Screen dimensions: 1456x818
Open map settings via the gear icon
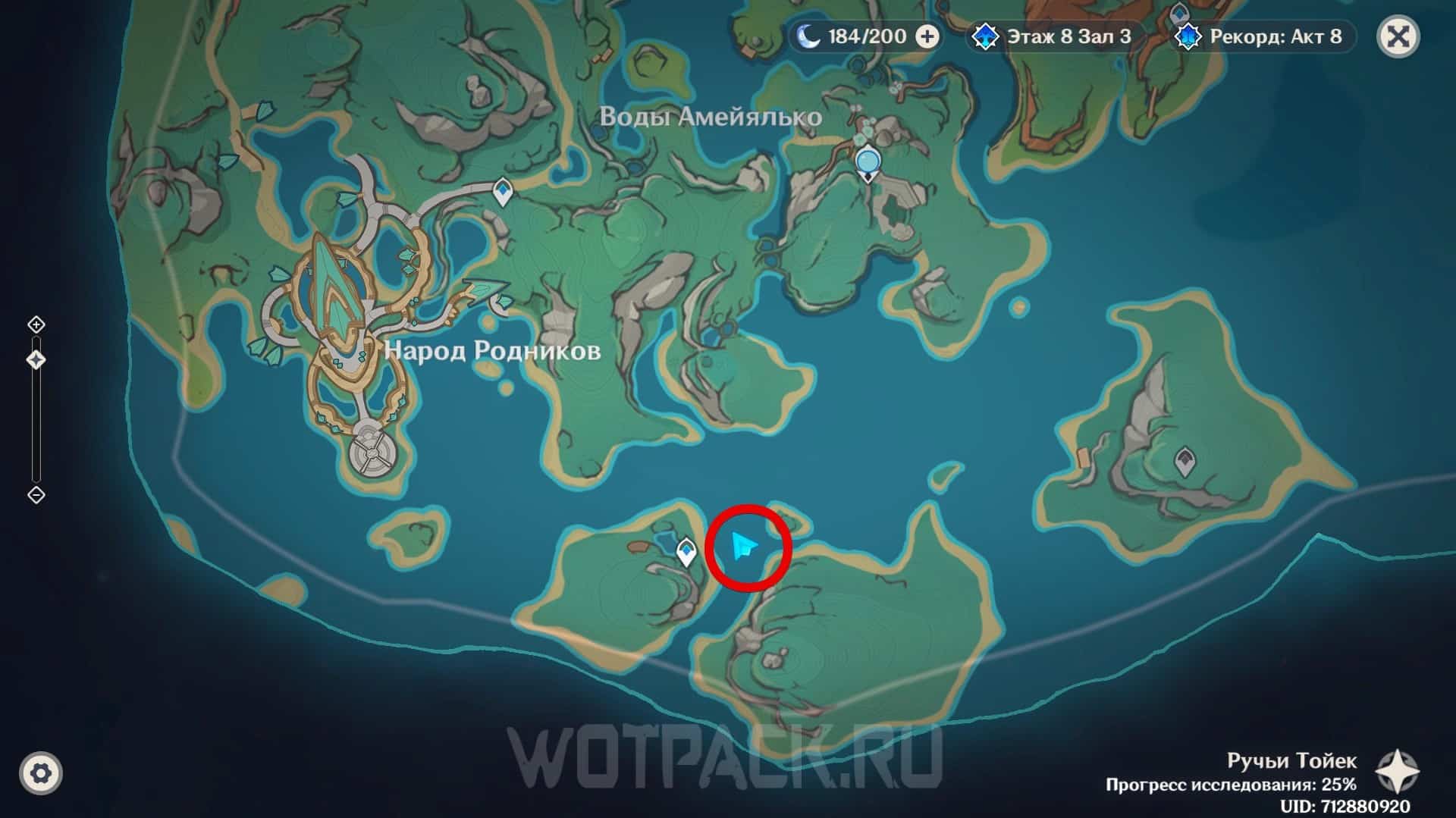41,773
